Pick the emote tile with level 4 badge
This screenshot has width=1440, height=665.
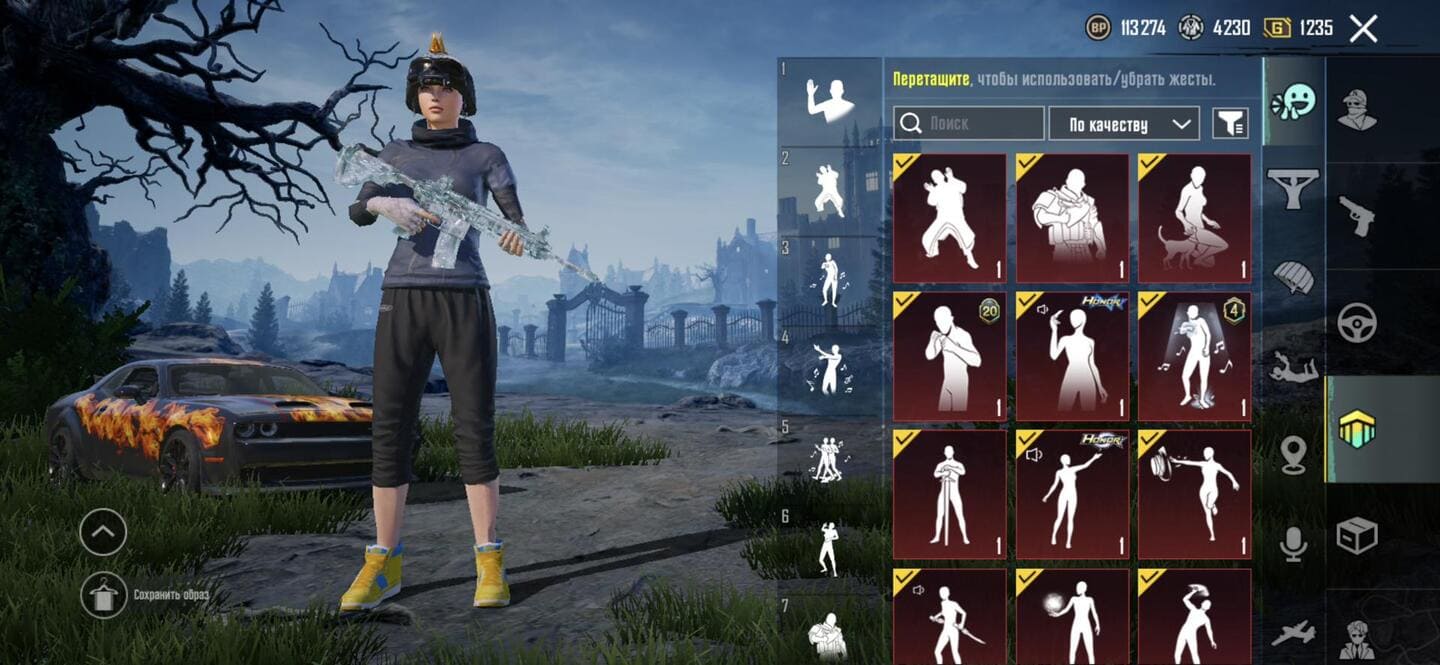point(1194,356)
